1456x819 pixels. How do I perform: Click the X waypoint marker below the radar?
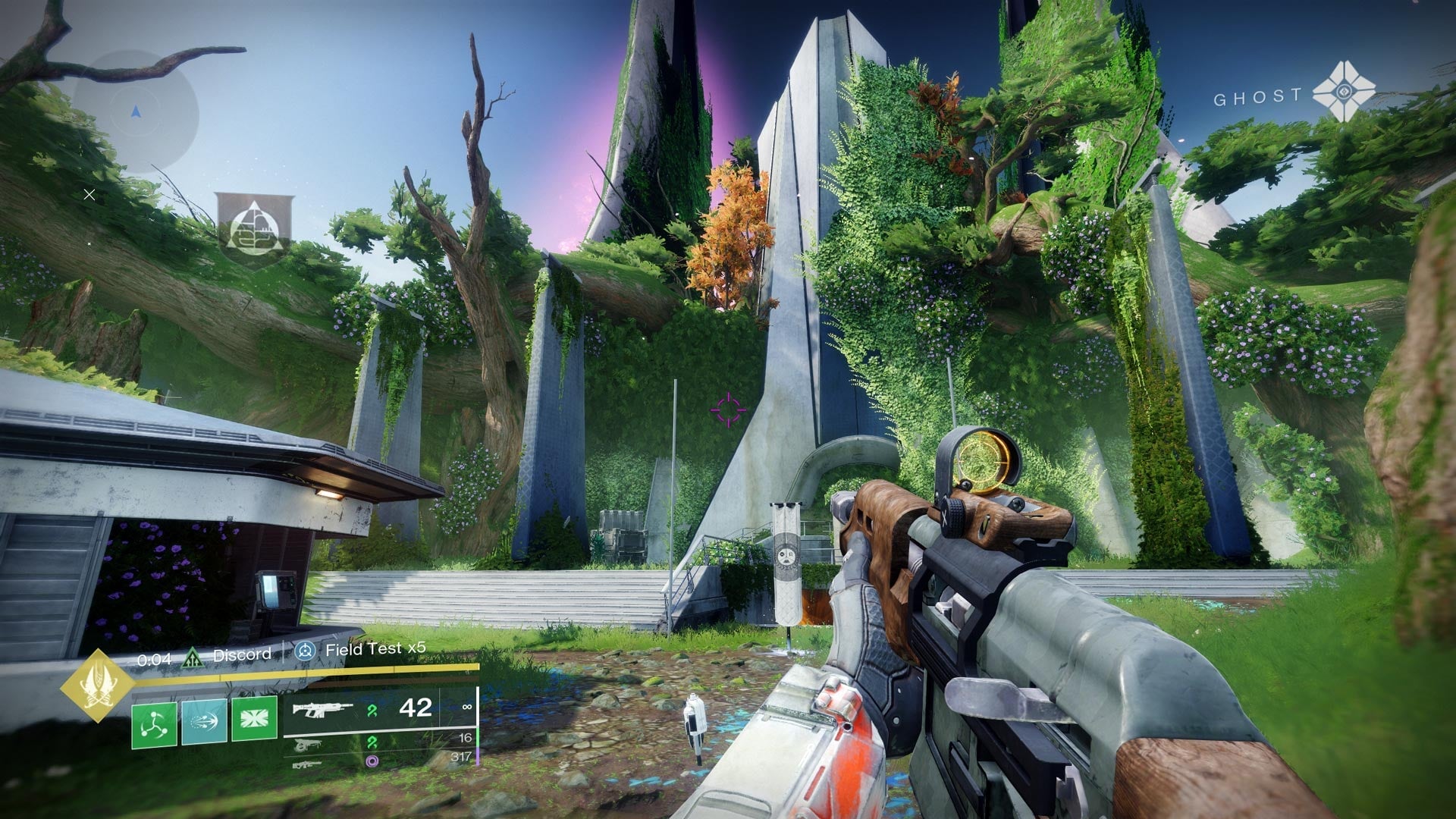(89, 195)
